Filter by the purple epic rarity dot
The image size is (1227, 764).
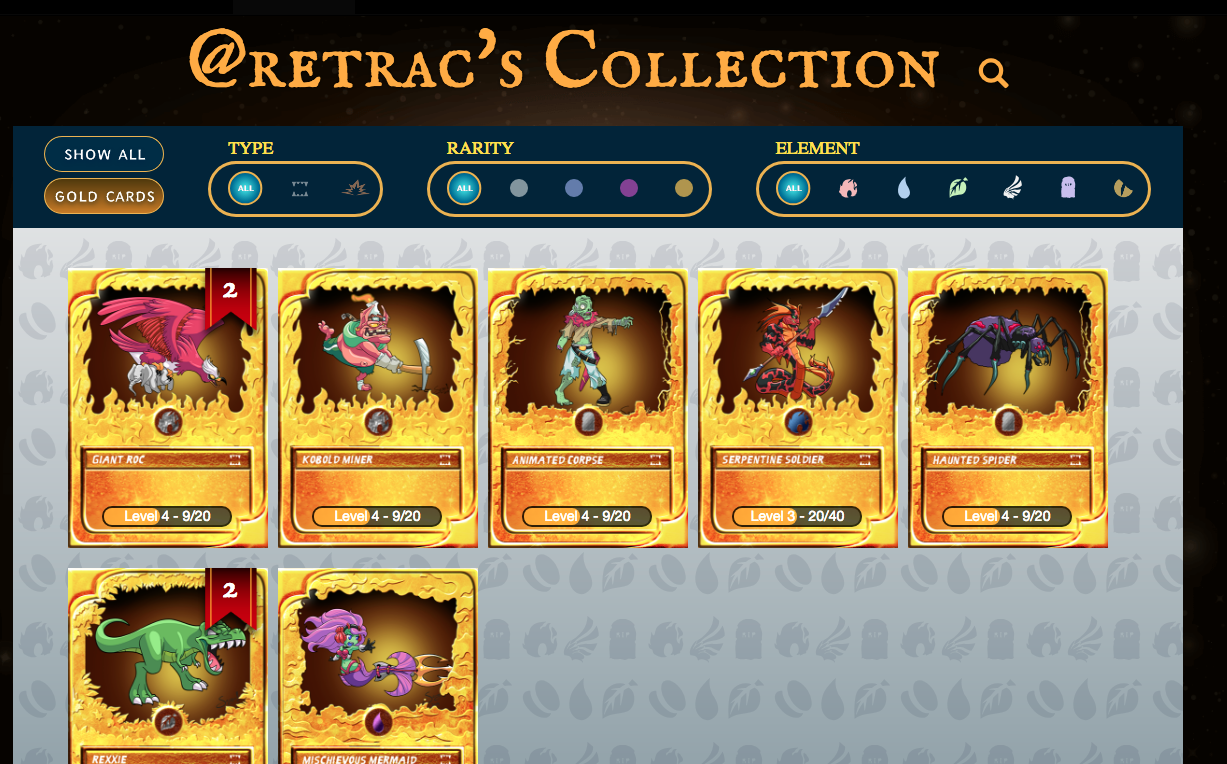click(628, 188)
